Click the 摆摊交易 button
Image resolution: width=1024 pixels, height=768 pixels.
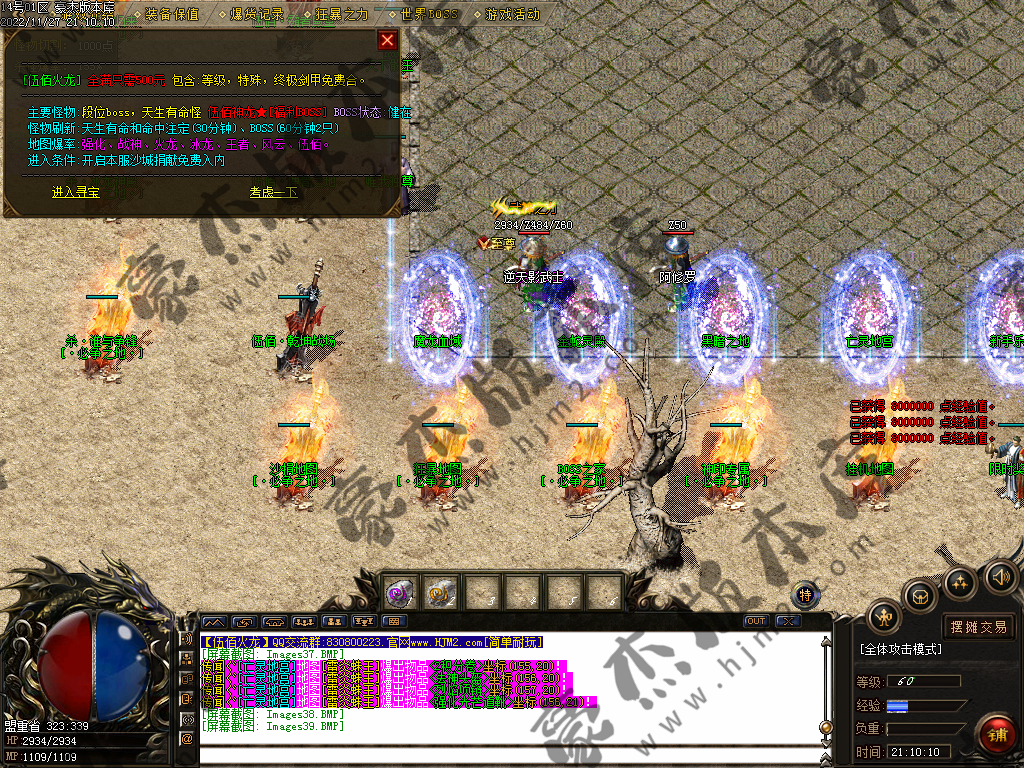click(x=978, y=627)
